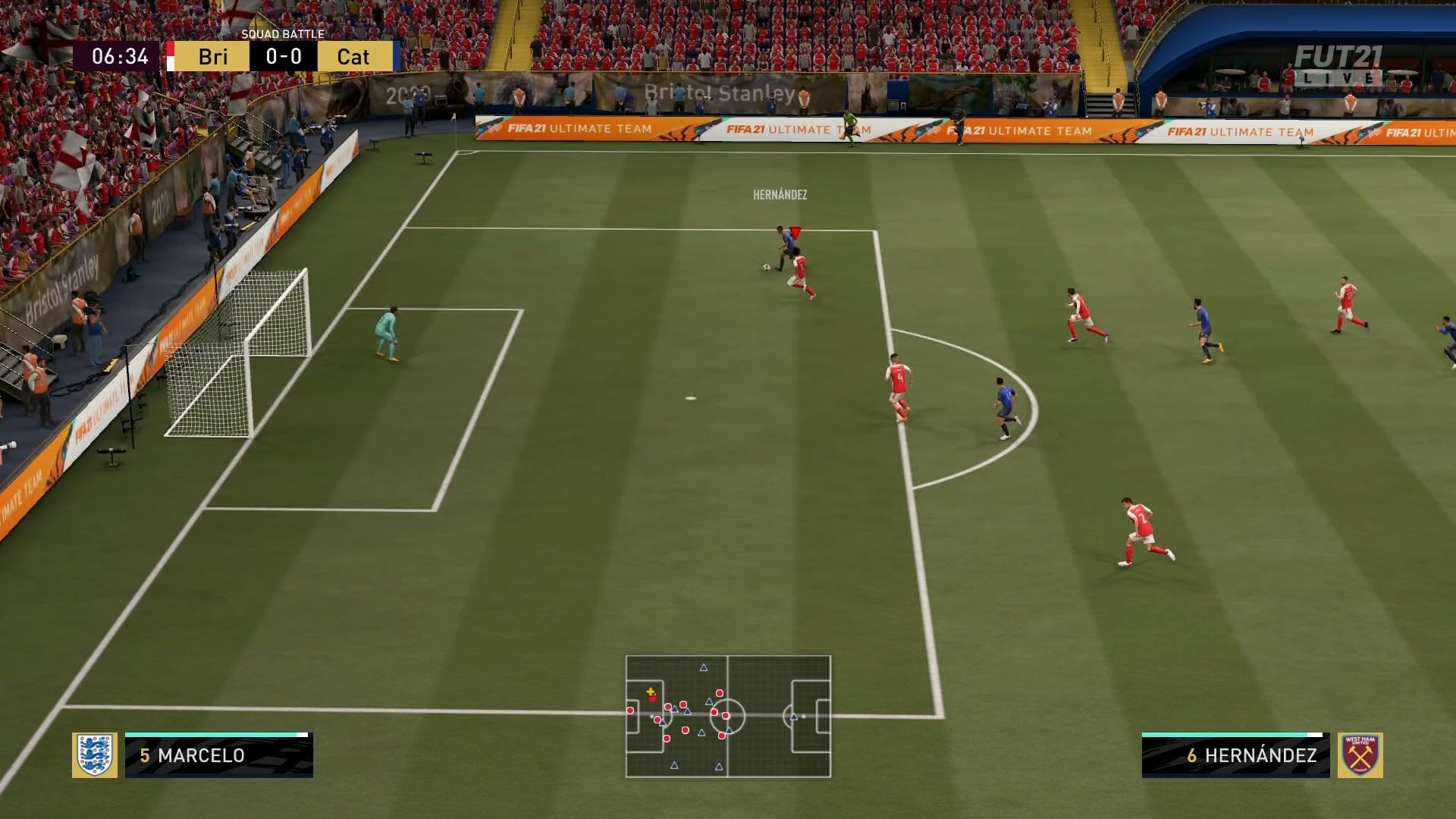Toggle the red controlled-player dot on the minimap
Image resolution: width=1456 pixels, height=819 pixels.
click(x=653, y=698)
